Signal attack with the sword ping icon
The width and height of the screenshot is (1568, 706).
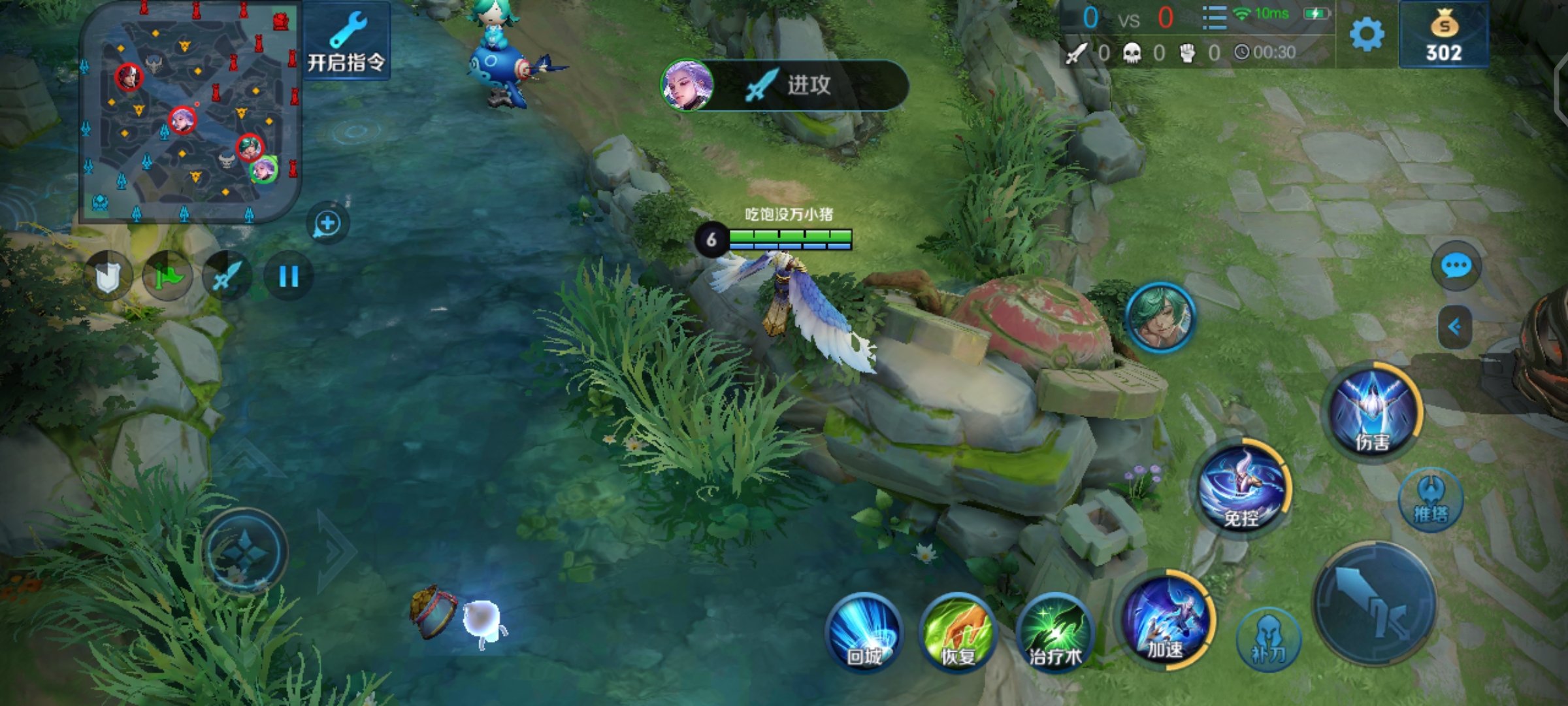pyautogui.click(x=227, y=277)
